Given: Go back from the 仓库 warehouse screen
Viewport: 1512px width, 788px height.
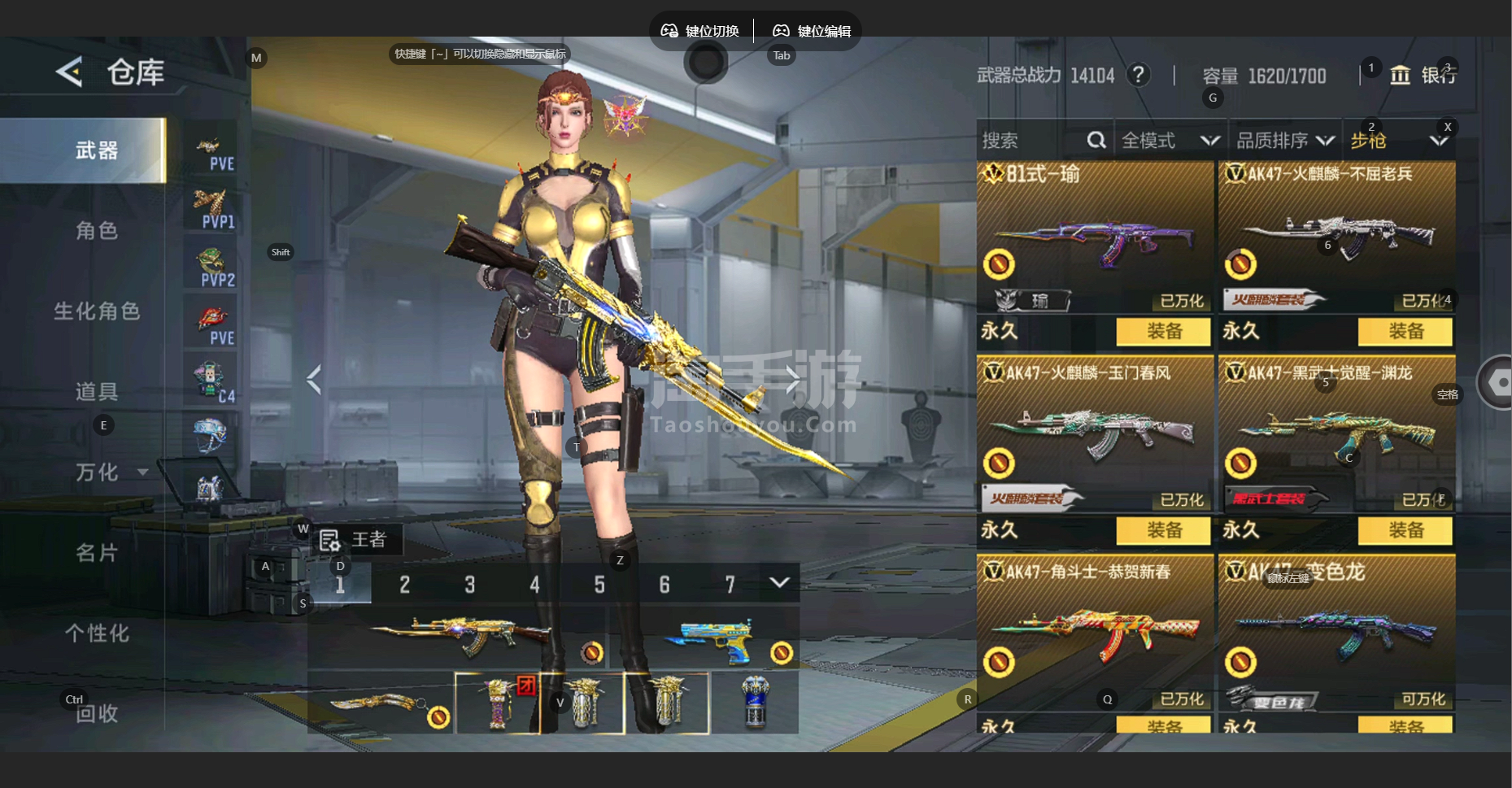Looking at the screenshot, I should click(70, 72).
